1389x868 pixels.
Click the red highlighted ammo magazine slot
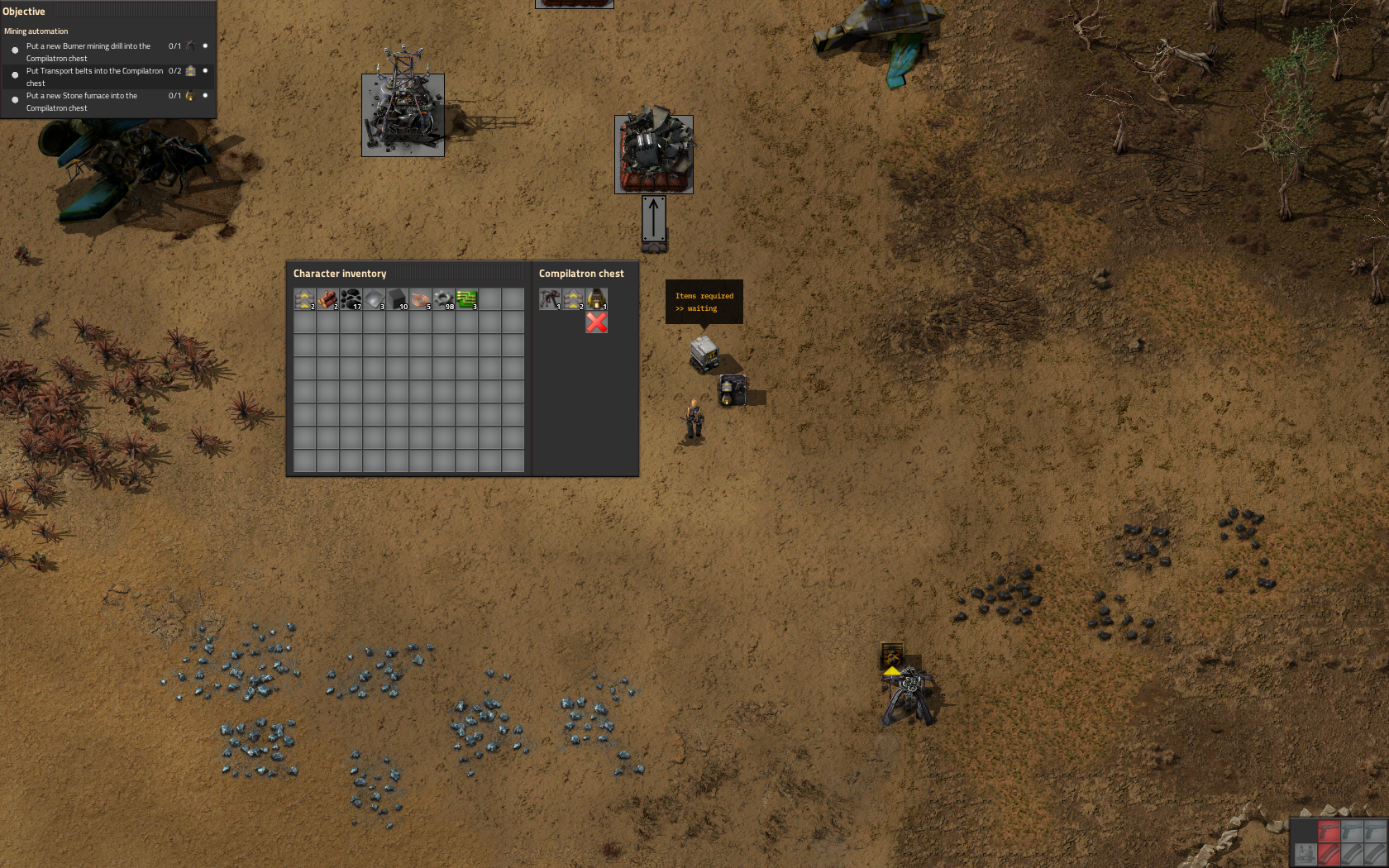coord(1329,854)
